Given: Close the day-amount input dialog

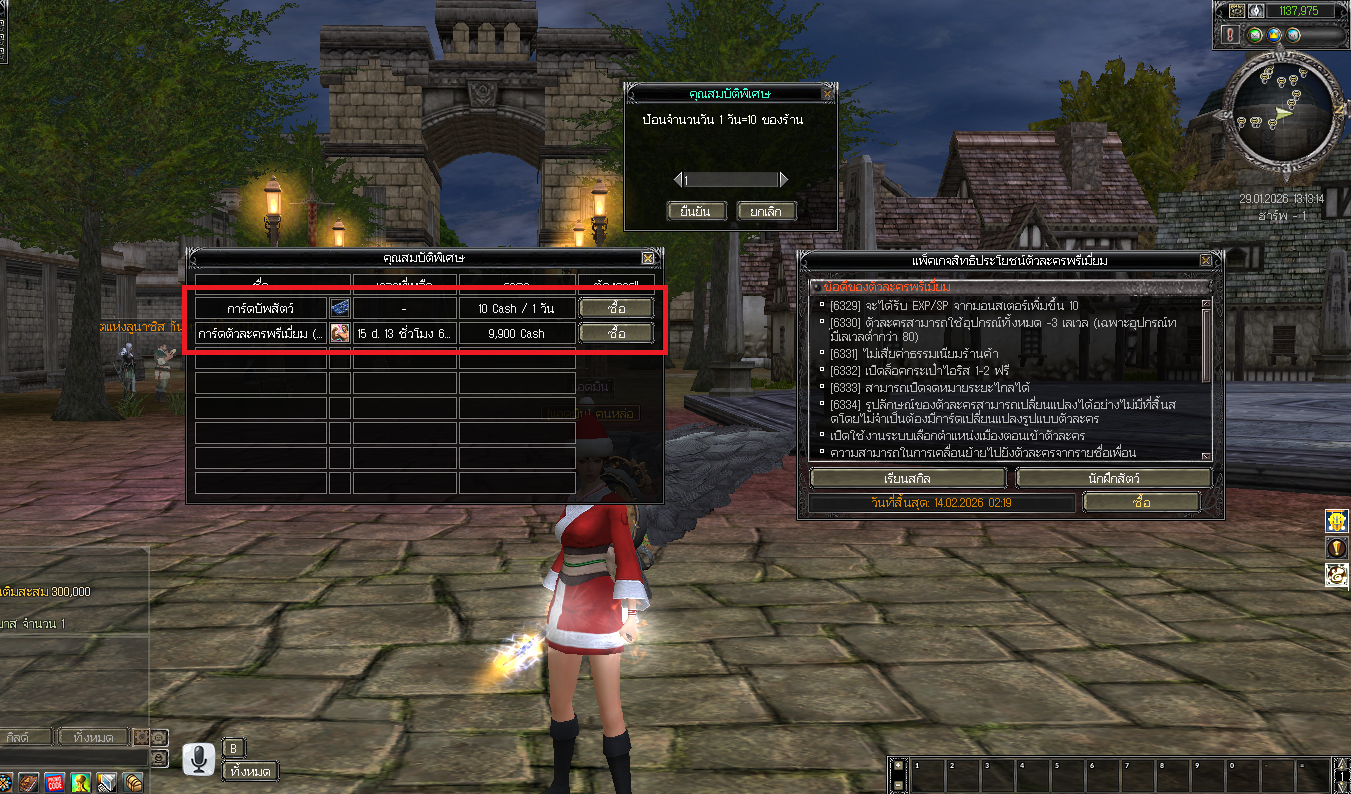Looking at the screenshot, I should coord(827,93).
